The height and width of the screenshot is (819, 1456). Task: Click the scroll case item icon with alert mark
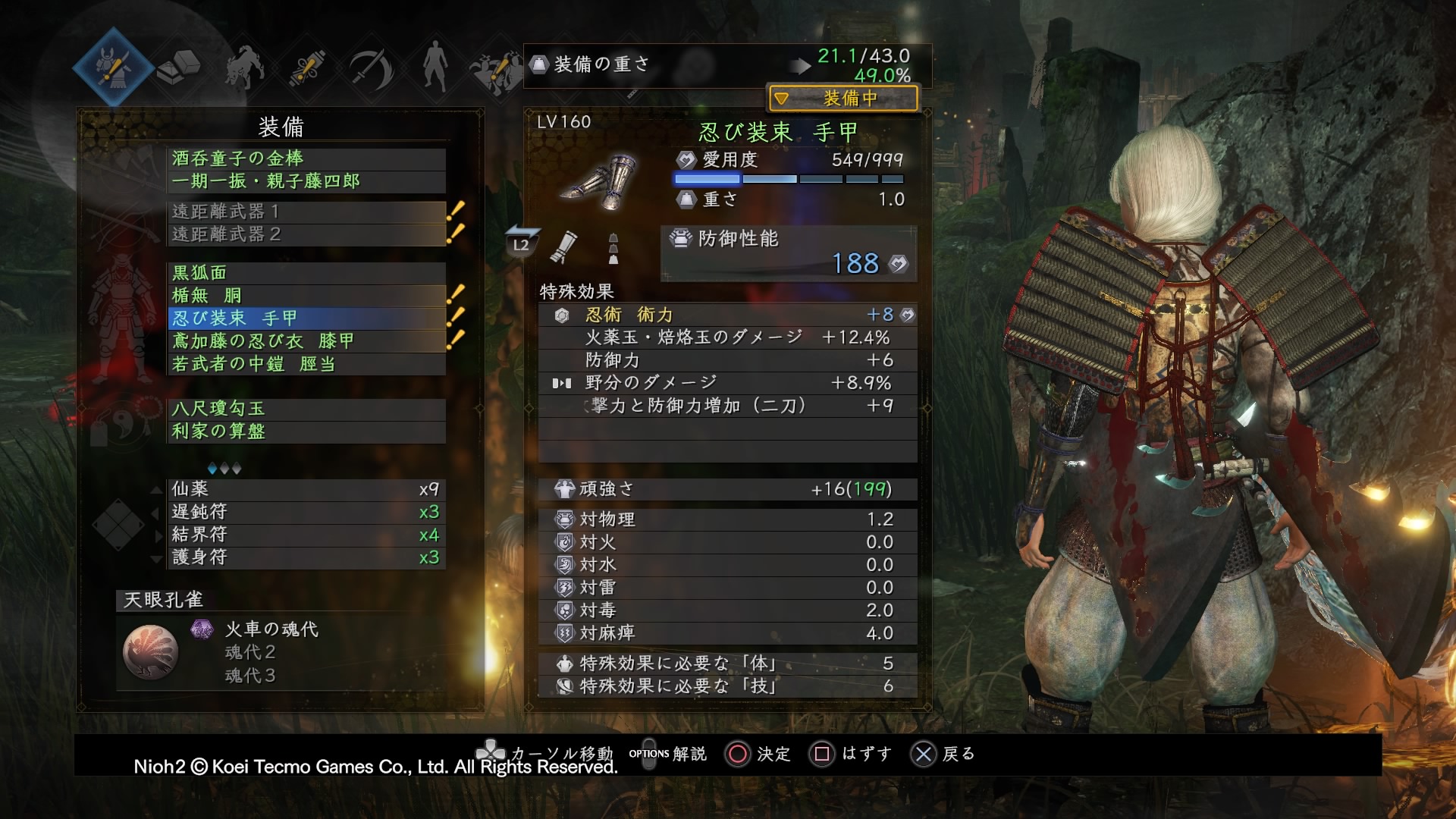click(x=306, y=67)
